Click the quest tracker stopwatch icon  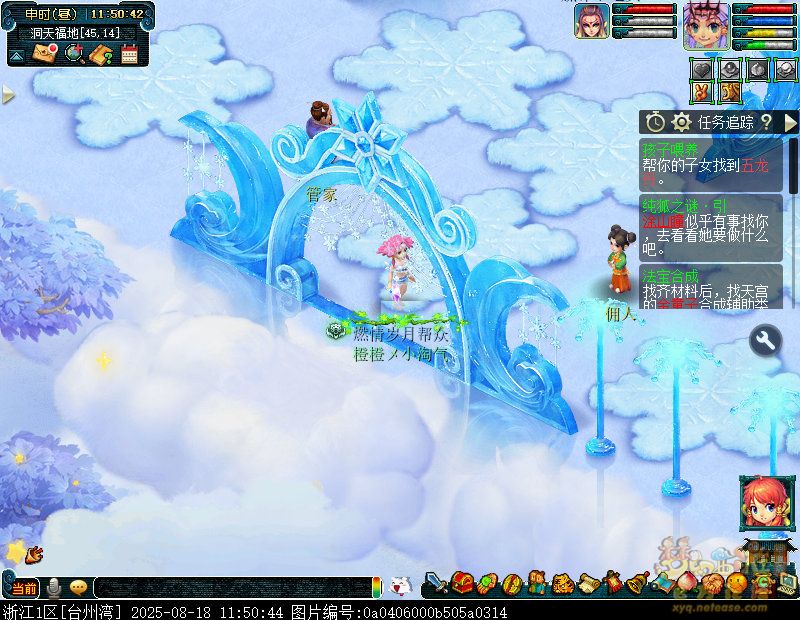click(x=655, y=122)
